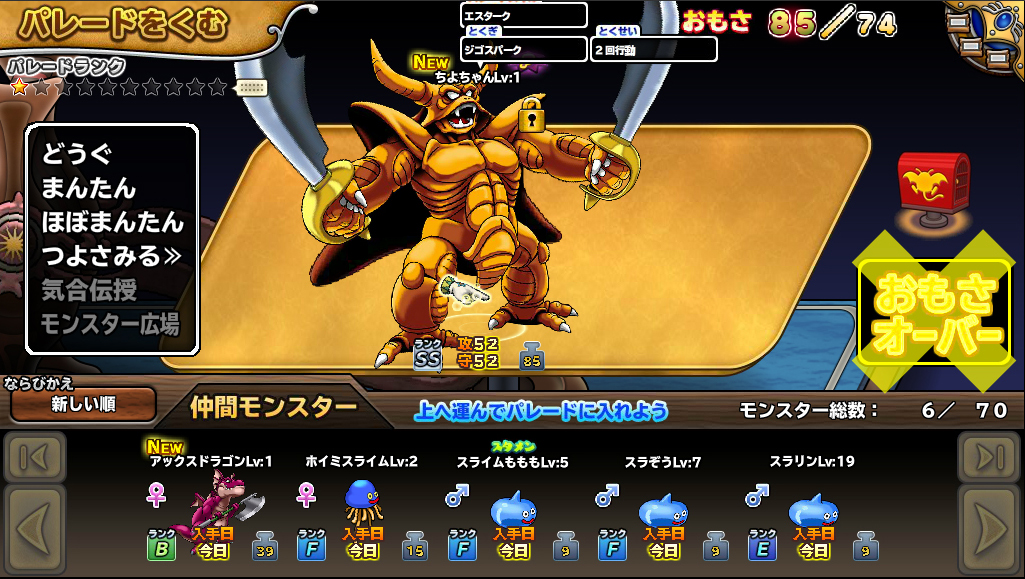Toggle the 新しい順 sort order button
Image resolution: width=1025 pixels, height=579 pixels.
(83, 405)
